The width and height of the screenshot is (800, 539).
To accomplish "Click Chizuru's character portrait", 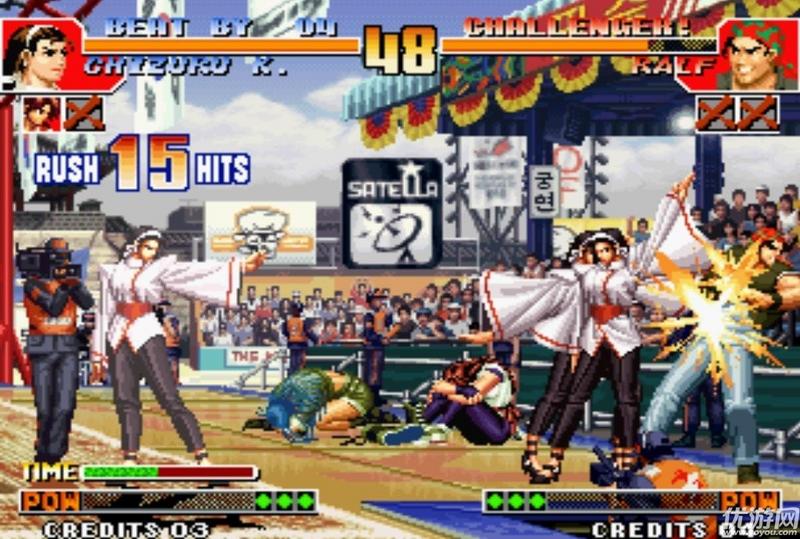I will click(40, 52).
